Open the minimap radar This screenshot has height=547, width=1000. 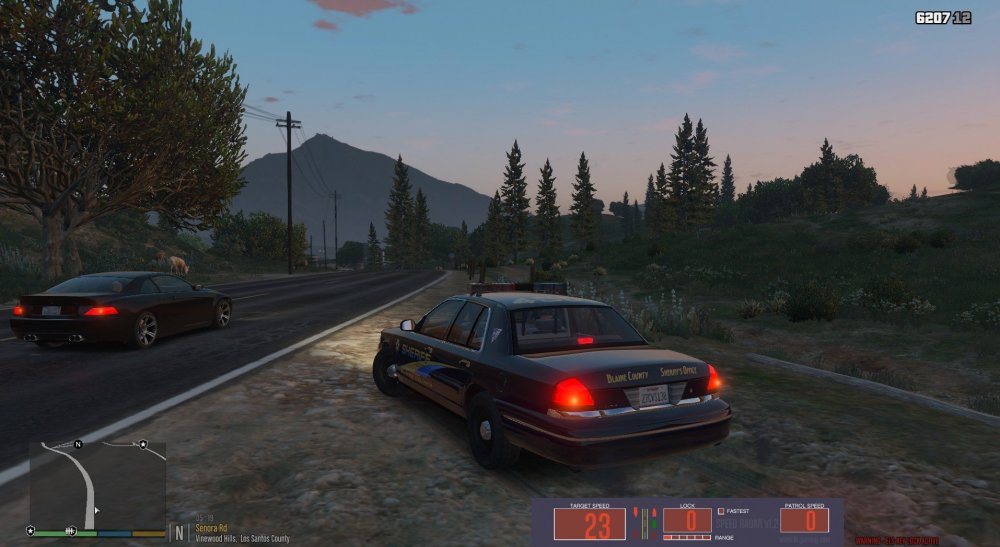coord(97,486)
